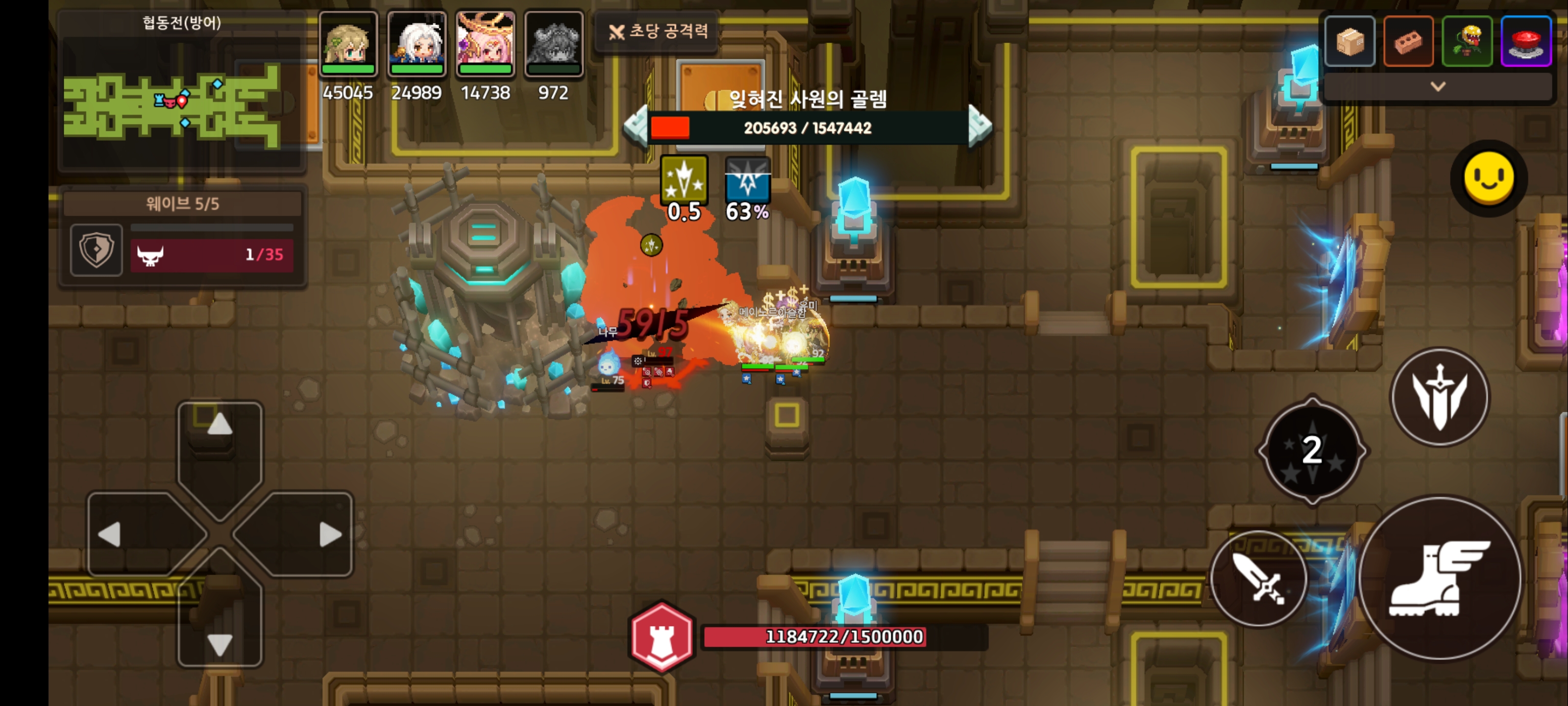Image resolution: width=1568 pixels, height=706 pixels.
Task: Select the blonde party member portrait
Action: pos(348,44)
